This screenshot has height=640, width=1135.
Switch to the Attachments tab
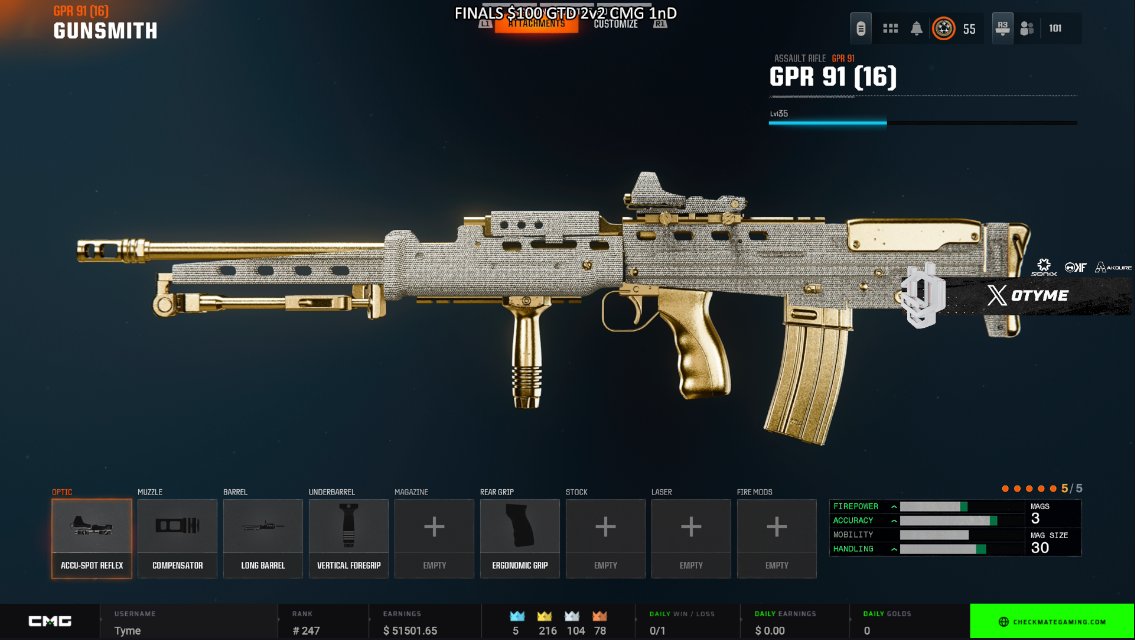click(536, 24)
